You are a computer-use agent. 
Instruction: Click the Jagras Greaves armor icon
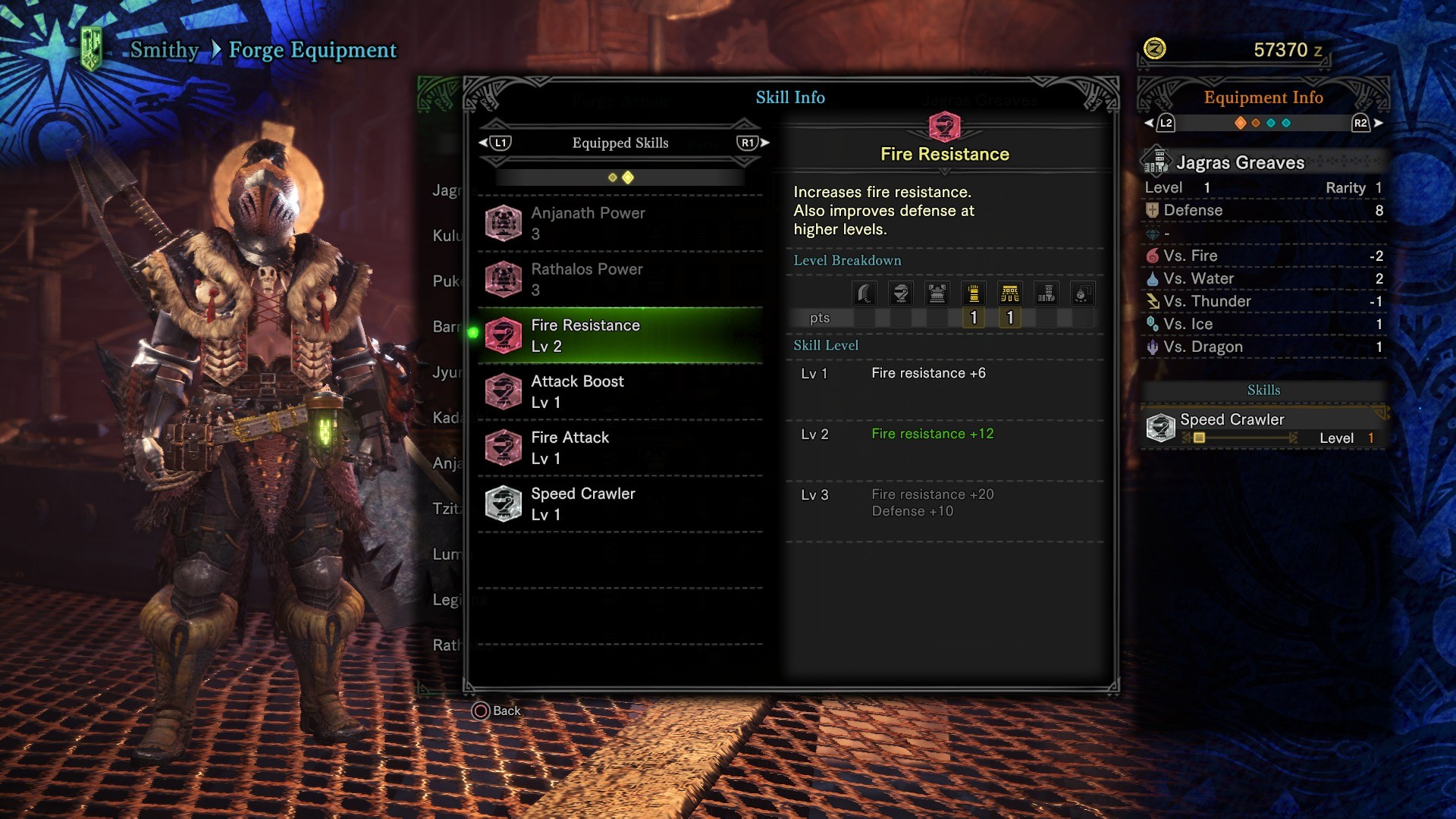(x=1156, y=161)
